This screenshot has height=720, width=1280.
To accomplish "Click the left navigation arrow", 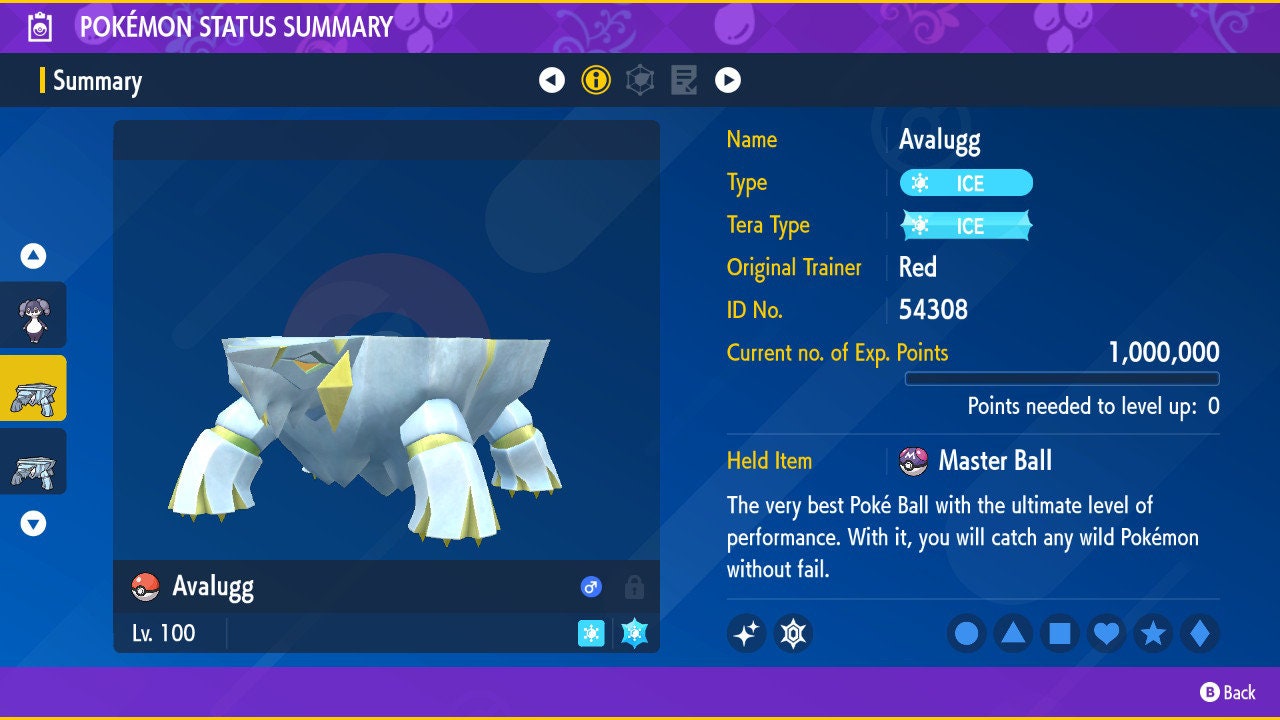I will (553, 80).
